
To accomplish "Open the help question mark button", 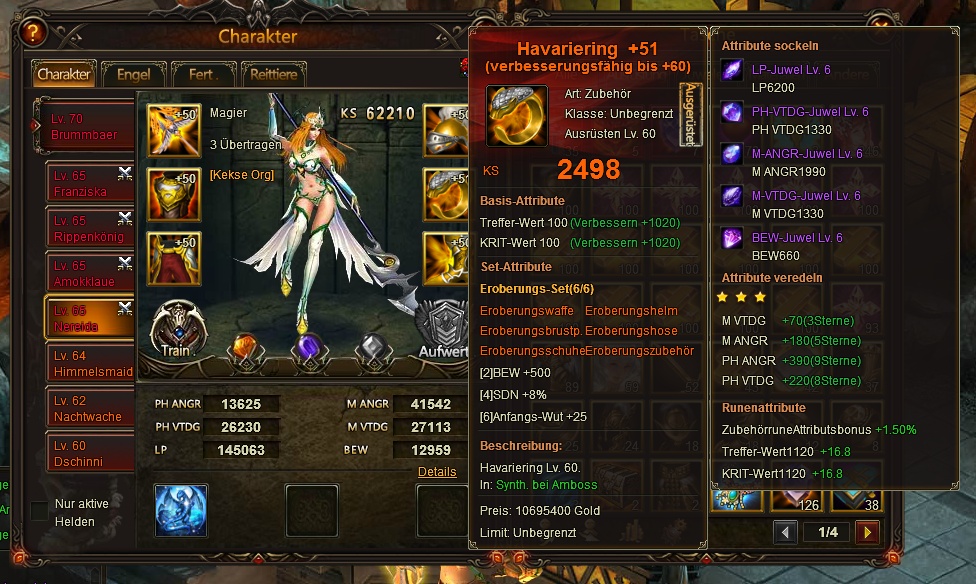I will coord(33,33).
